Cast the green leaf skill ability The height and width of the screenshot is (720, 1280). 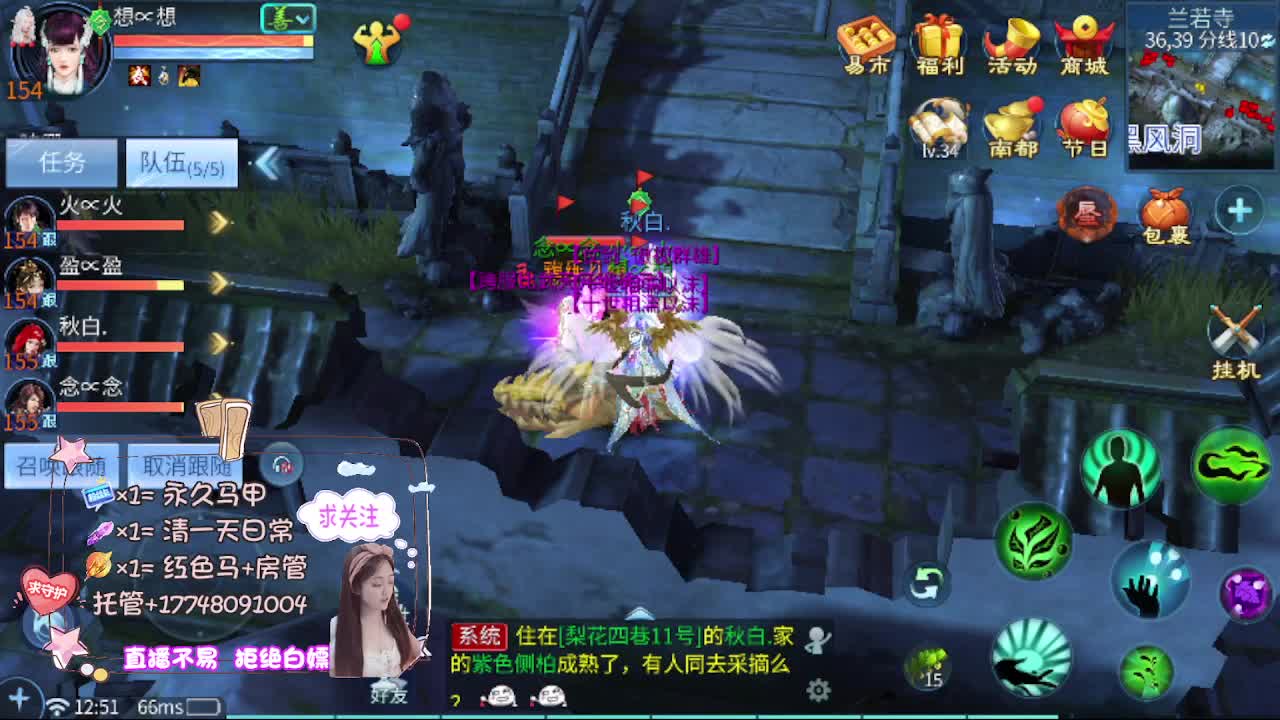point(1032,541)
